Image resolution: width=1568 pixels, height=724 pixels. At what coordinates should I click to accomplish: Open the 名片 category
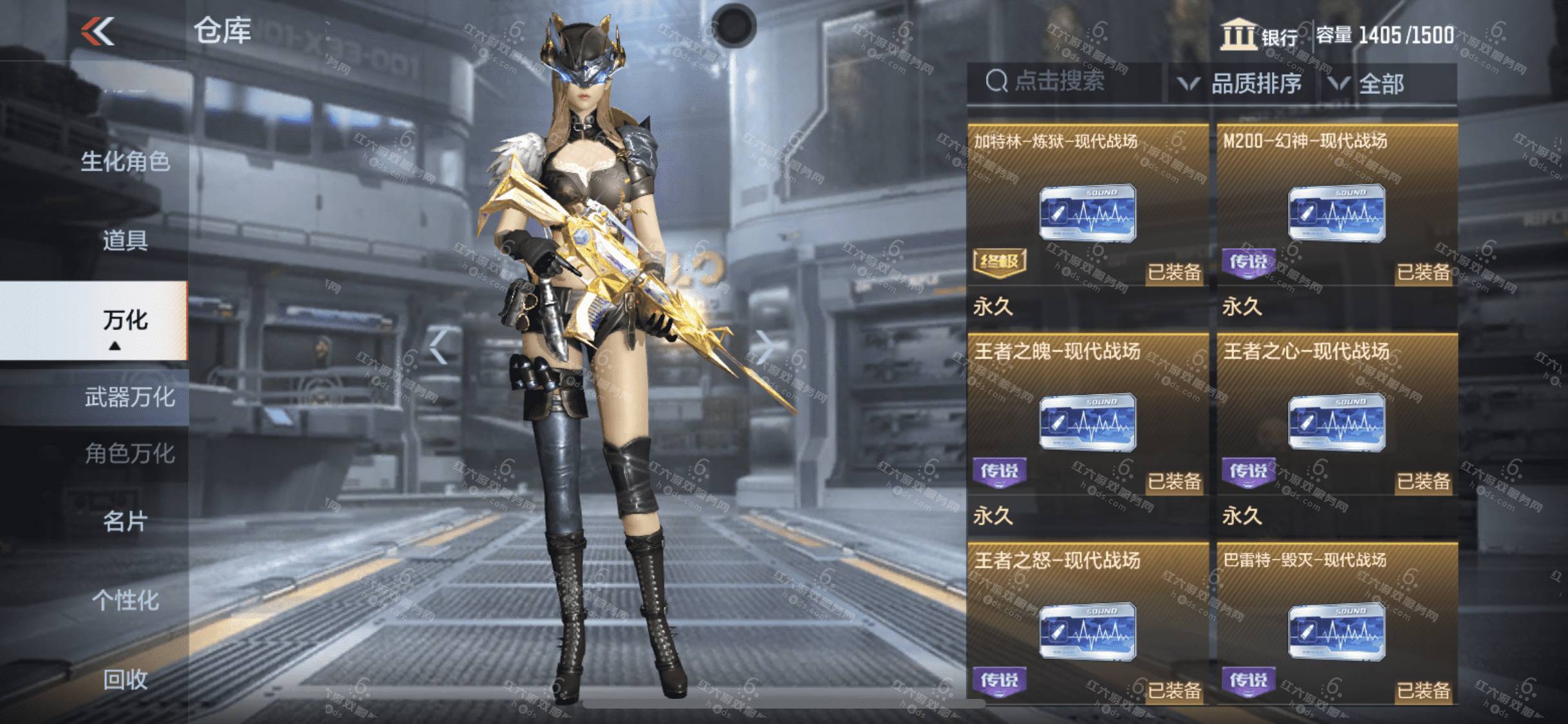tap(125, 521)
